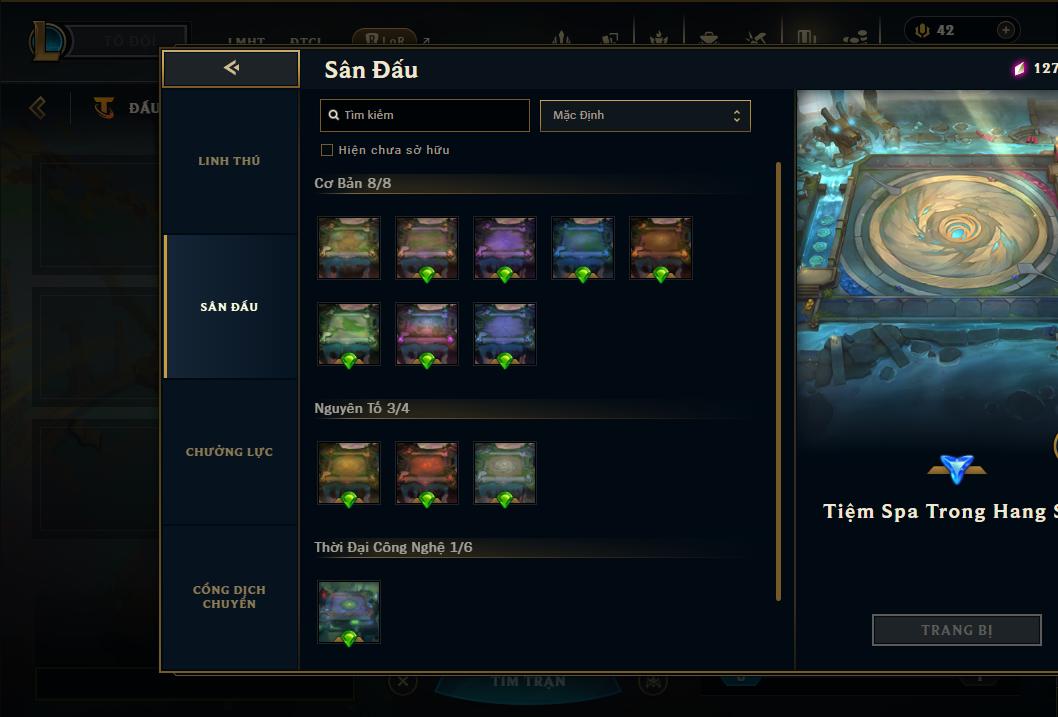Pick the red arena under Nguyên Tố

tap(427, 472)
